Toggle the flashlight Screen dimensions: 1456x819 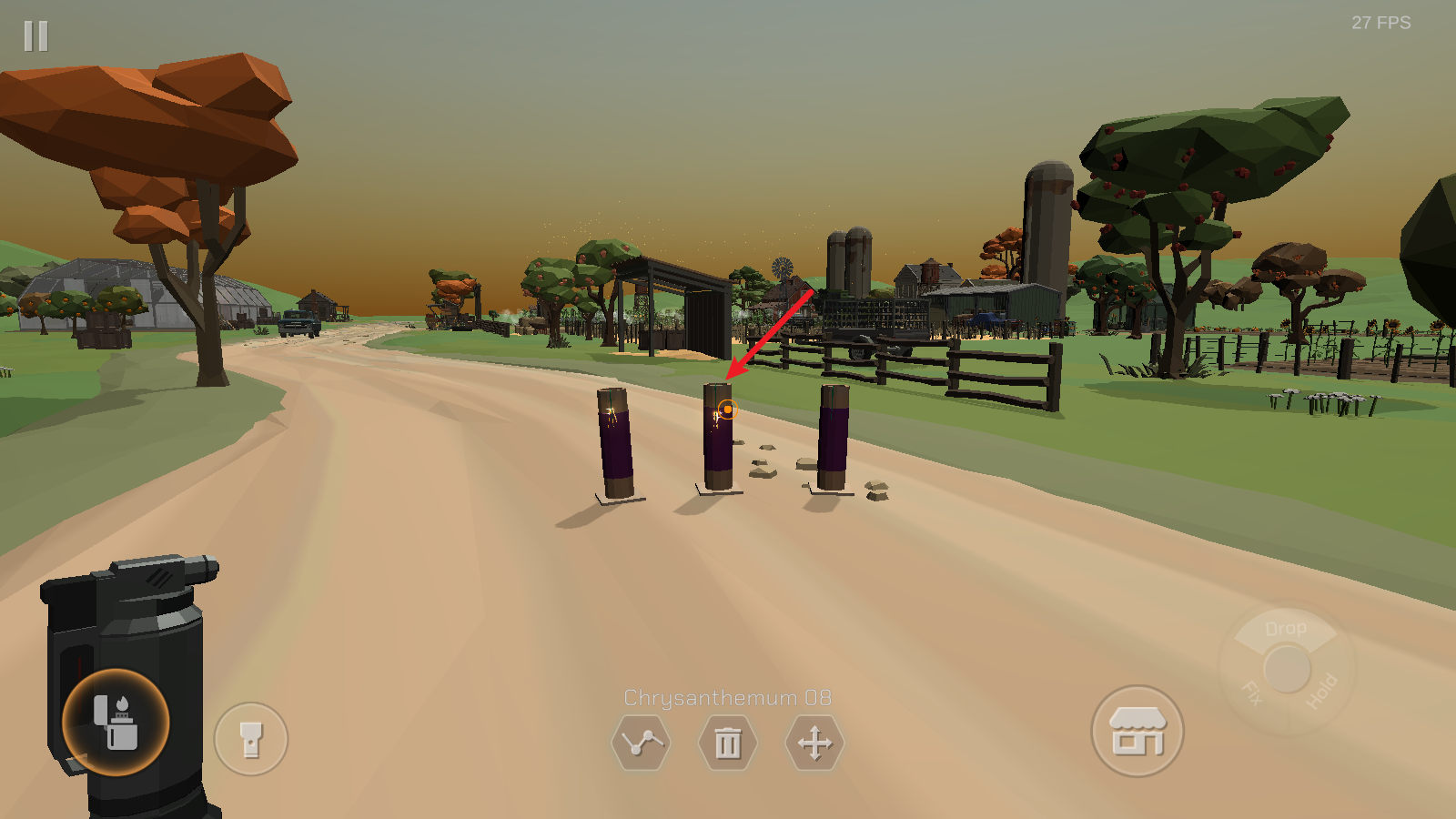251,739
